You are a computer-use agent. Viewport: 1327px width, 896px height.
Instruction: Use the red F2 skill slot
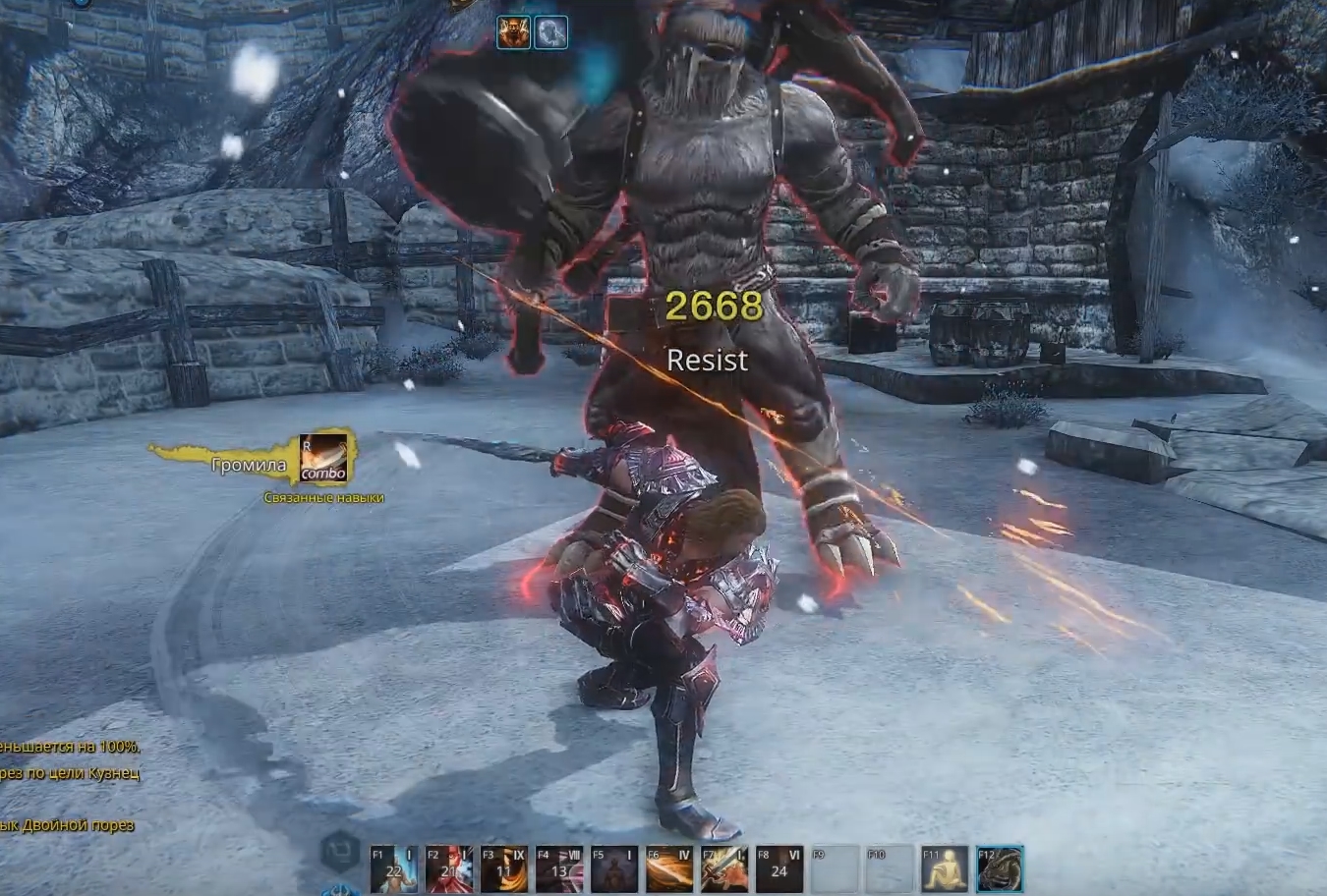[448, 868]
